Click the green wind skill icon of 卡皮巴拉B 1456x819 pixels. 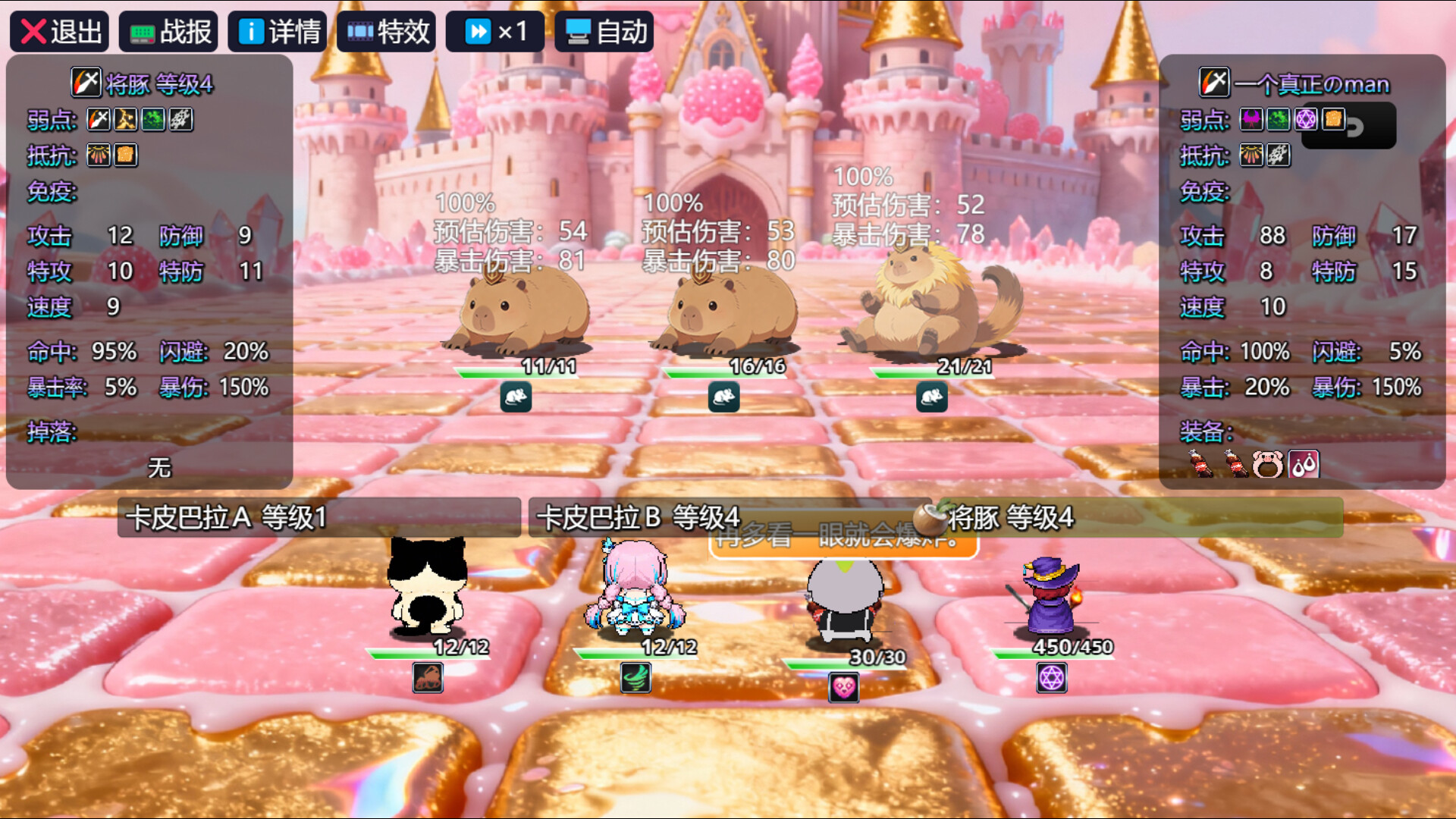click(637, 679)
